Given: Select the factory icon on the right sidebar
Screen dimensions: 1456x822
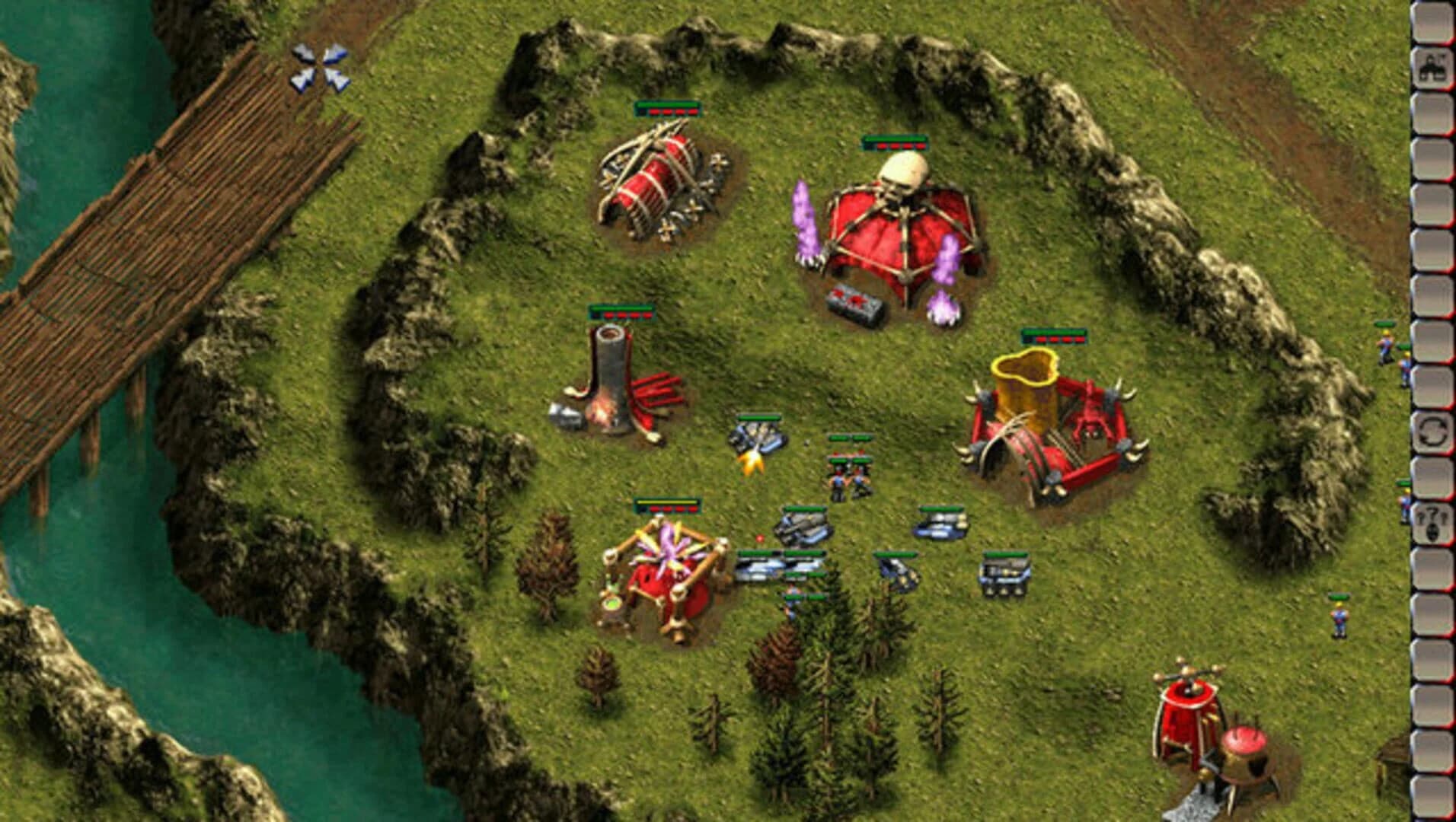Looking at the screenshot, I should pyautogui.click(x=1429, y=67).
